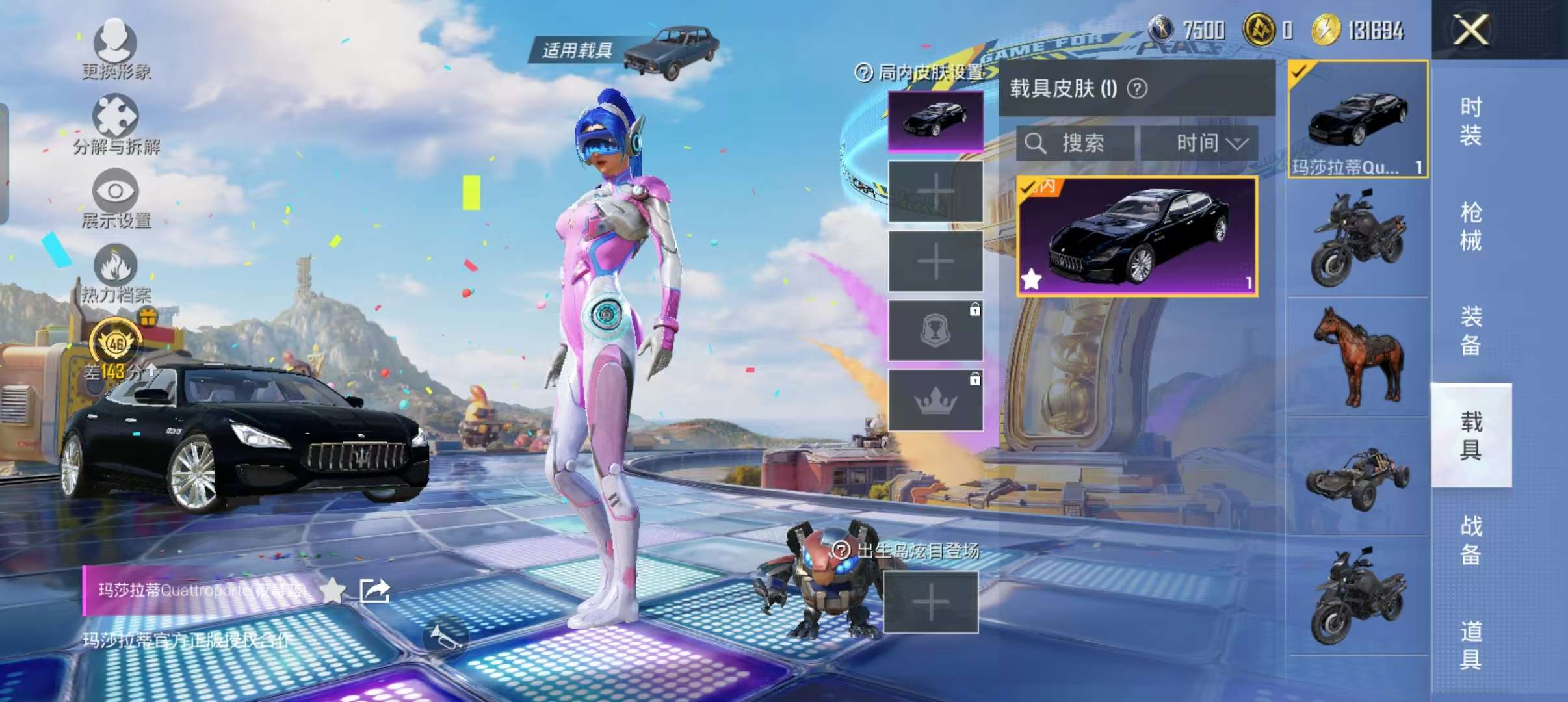Switch to the 时装 tab
Image resolution: width=1568 pixels, height=702 pixels.
coord(1470,121)
